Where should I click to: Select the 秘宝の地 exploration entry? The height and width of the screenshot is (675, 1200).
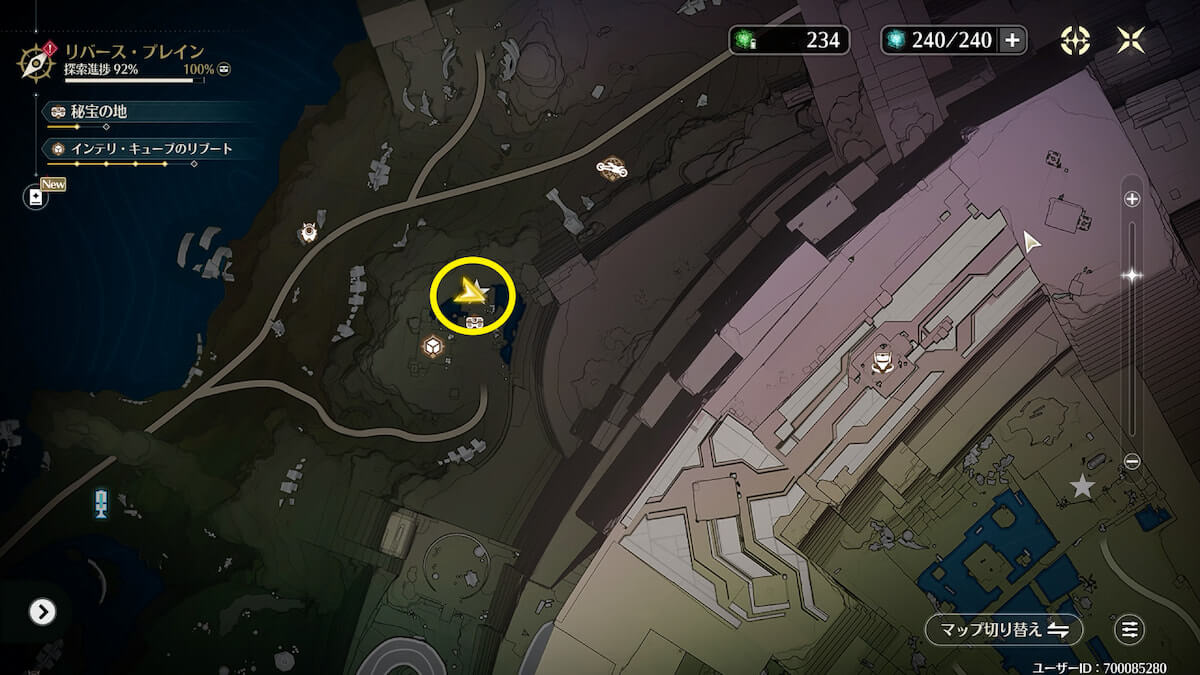point(98,113)
